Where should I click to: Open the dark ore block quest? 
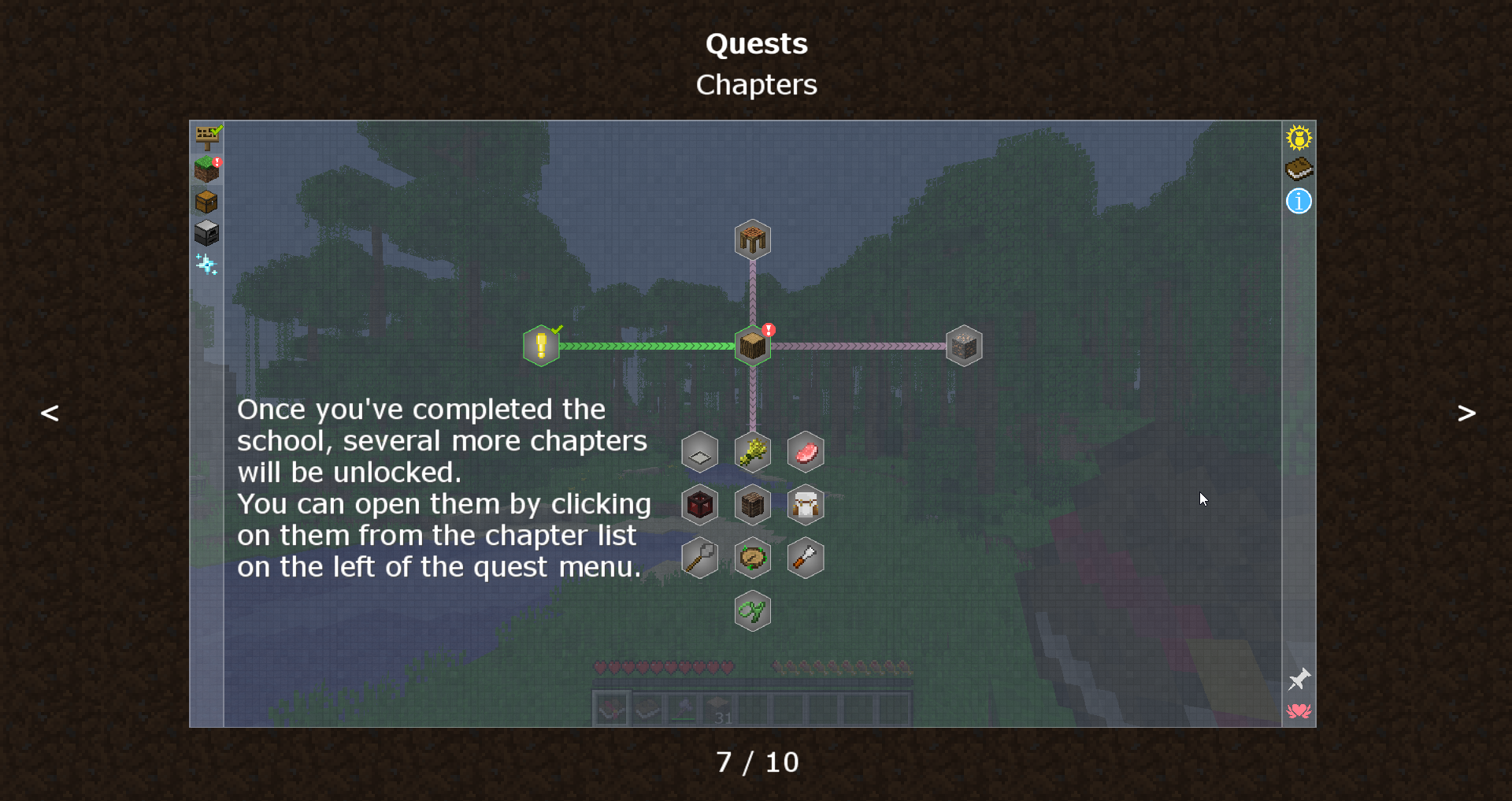(964, 346)
